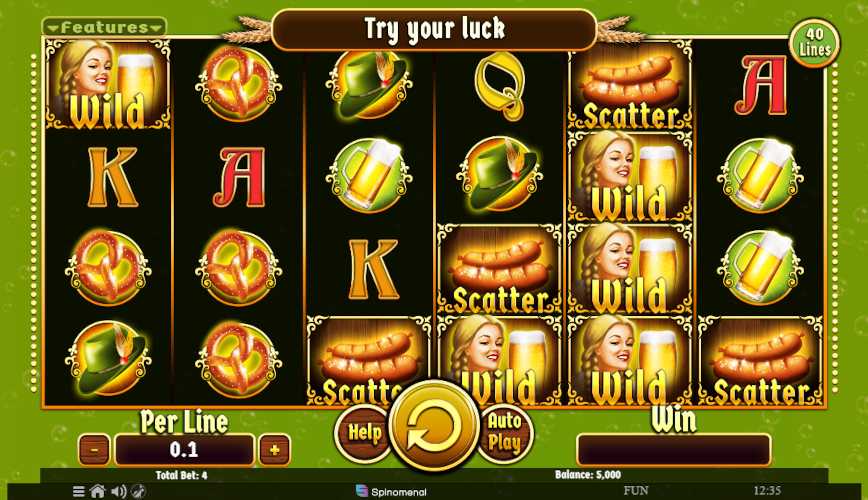The width and height of the screenshot is (868, 500).
Task: Go to the home icon
Action: (98, 491)
